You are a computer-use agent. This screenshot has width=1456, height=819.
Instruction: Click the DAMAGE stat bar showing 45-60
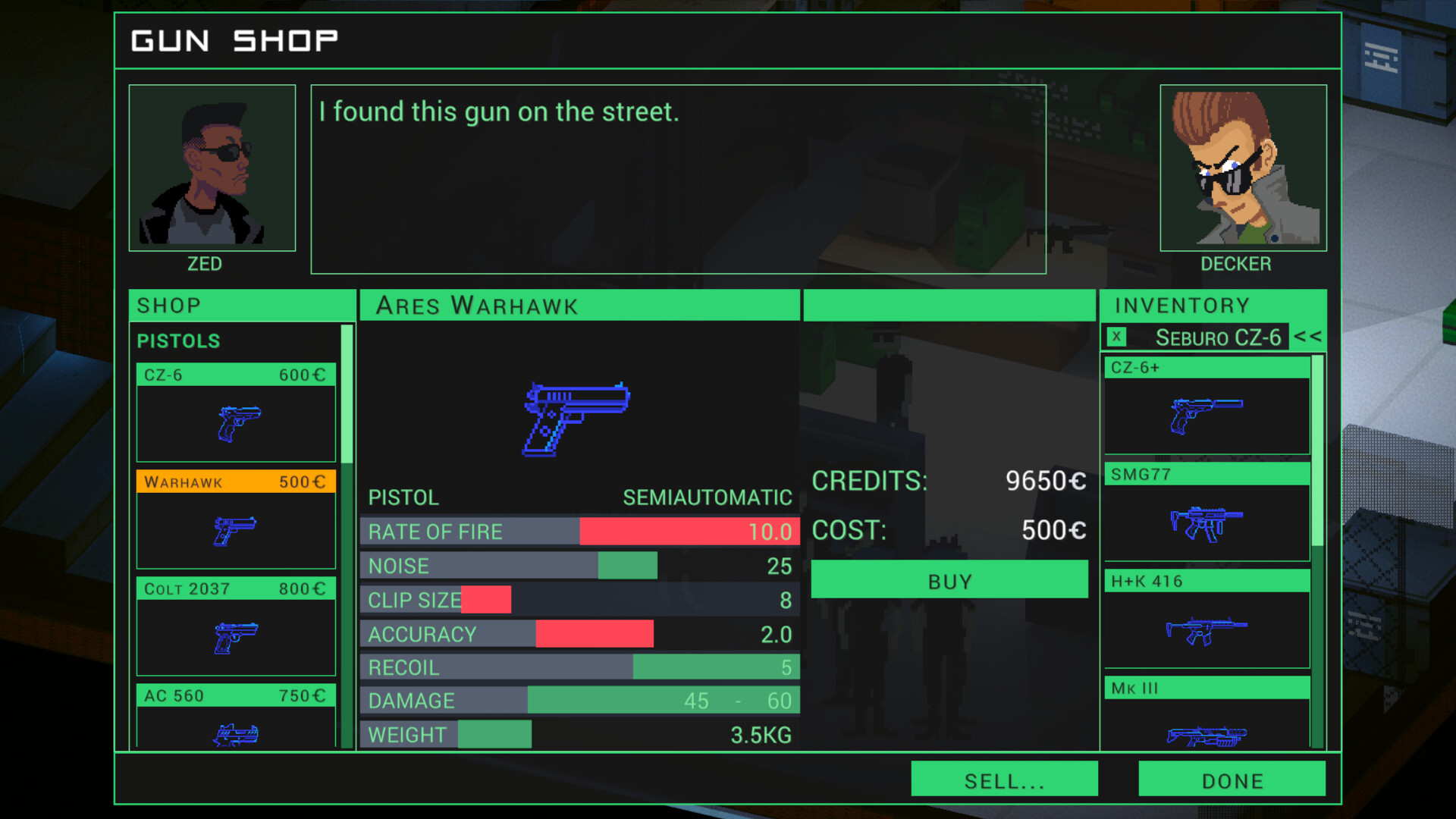579,701
